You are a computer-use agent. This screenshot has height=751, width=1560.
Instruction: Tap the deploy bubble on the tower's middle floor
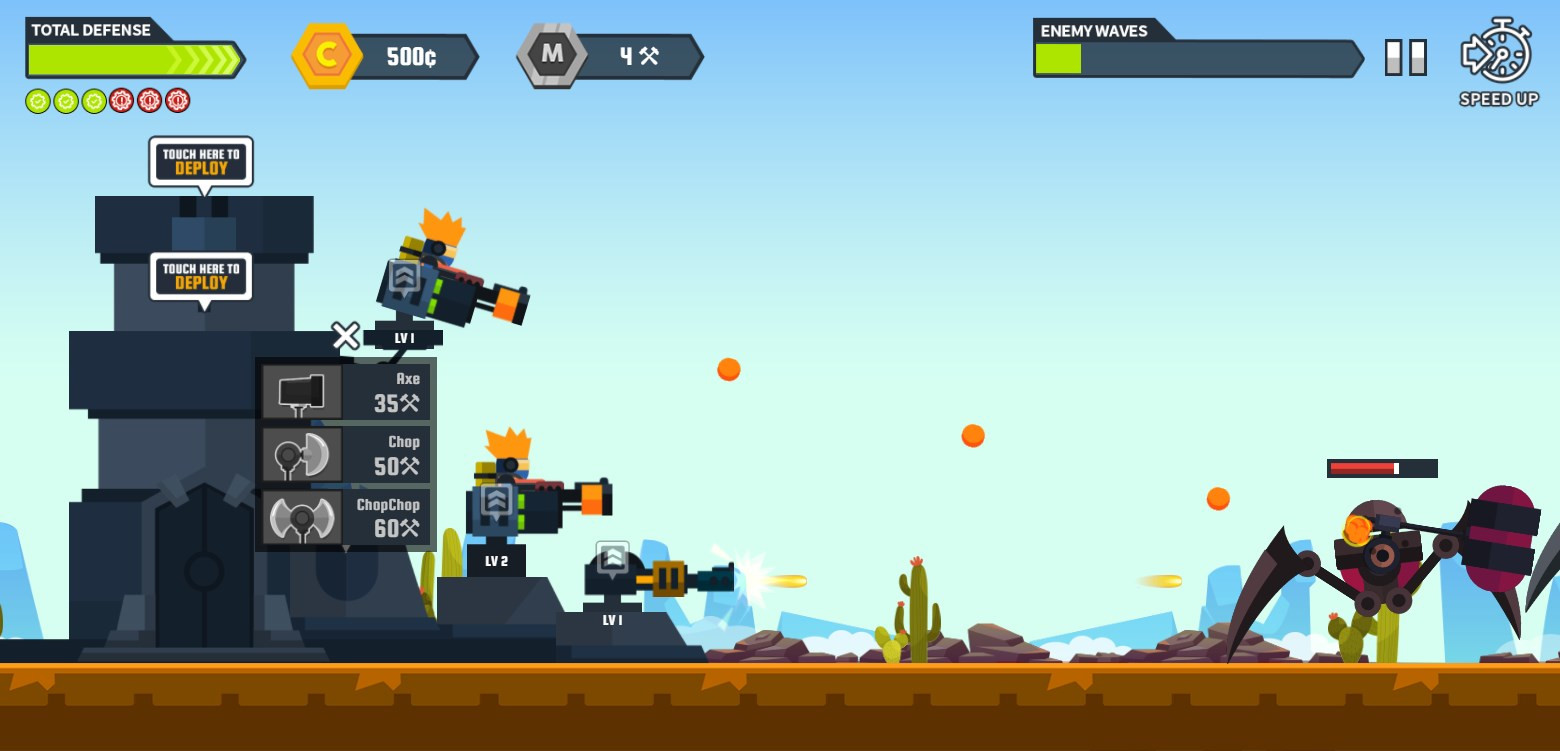pos(201,276)
